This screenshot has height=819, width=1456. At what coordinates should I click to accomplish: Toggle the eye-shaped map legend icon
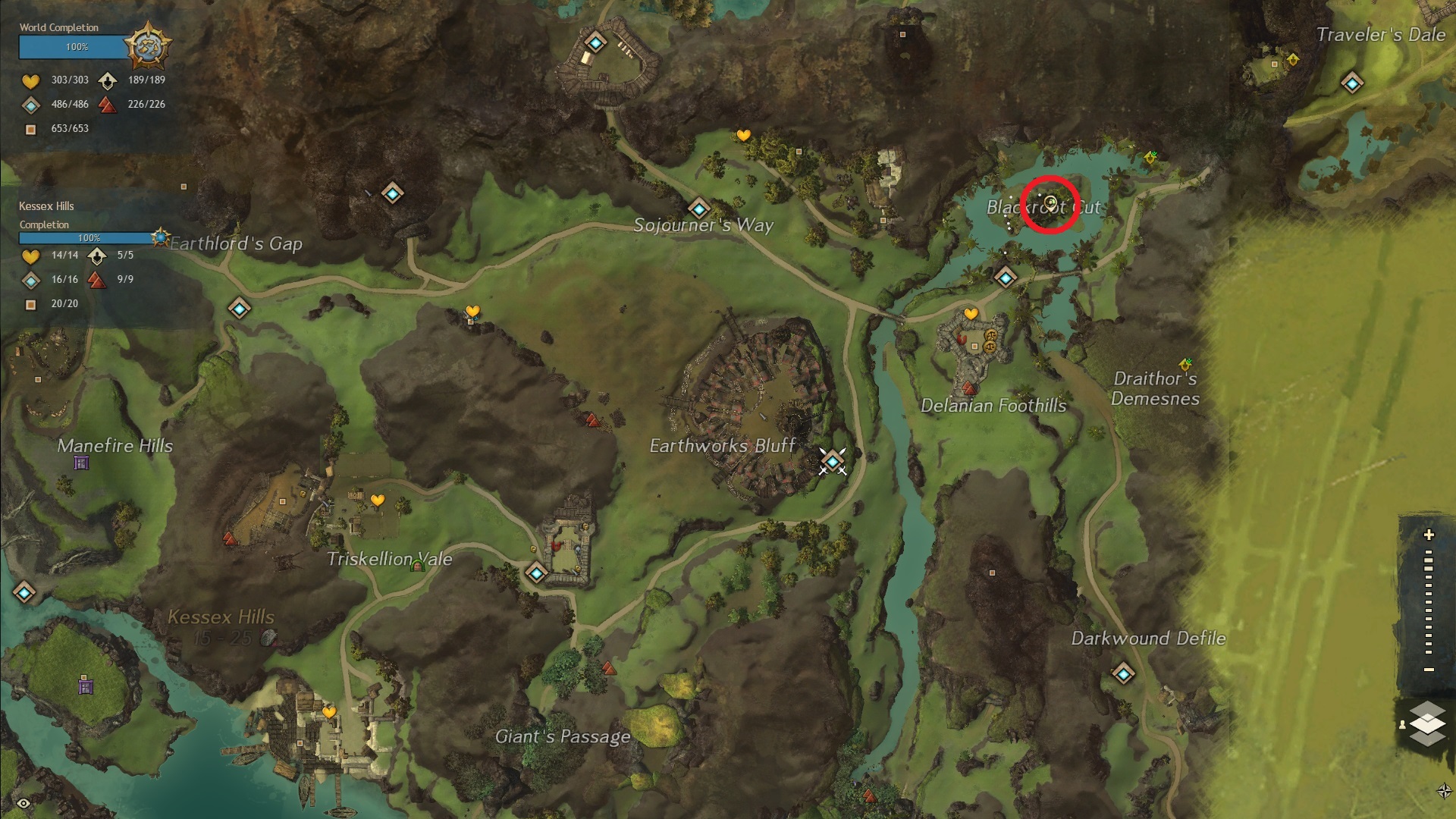[x=24, y=803]
